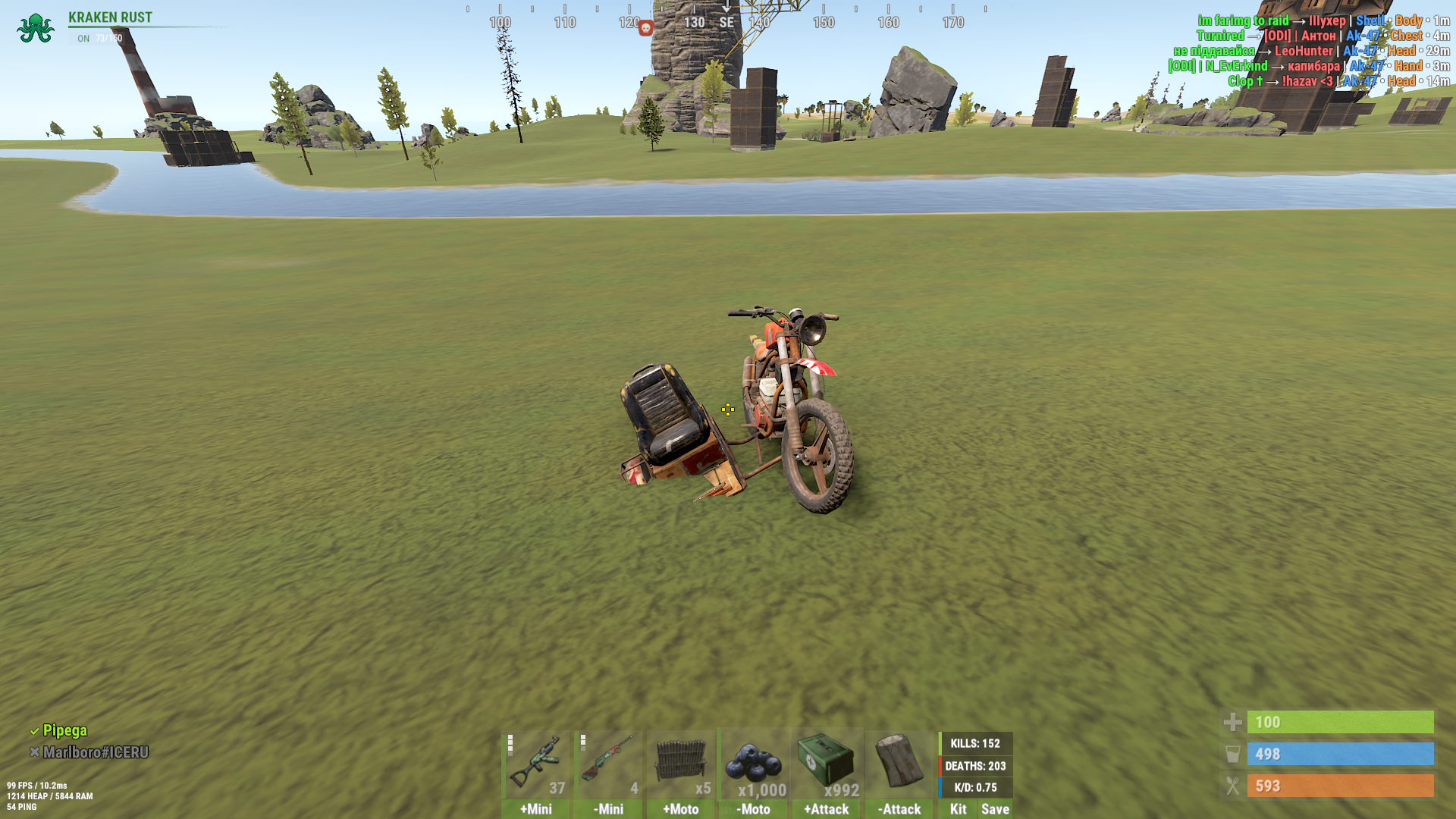Open the Kraken Rust octopus logo menu
Image resolution: width=1456 pixels, height=819 pixels.
pos(35,28)
